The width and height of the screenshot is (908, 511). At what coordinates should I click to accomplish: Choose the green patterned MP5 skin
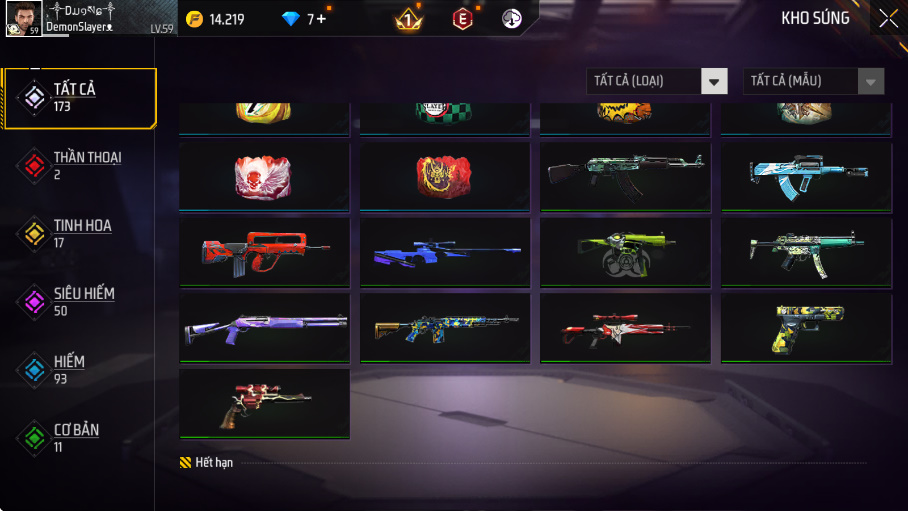tap(806, 252)
